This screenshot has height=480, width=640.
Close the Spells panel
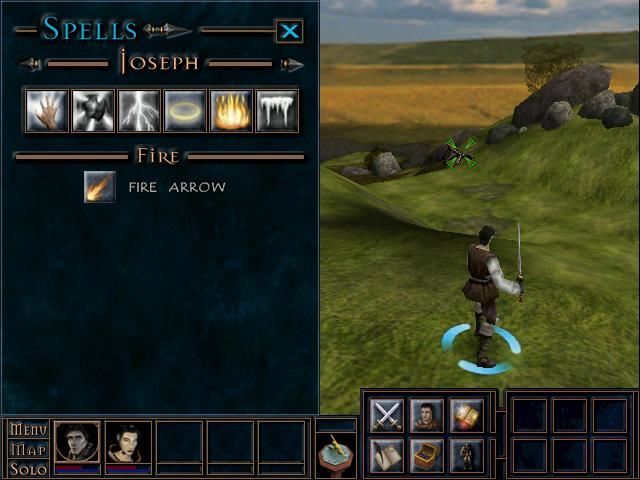pyautogui.click(x=289, y=31)
